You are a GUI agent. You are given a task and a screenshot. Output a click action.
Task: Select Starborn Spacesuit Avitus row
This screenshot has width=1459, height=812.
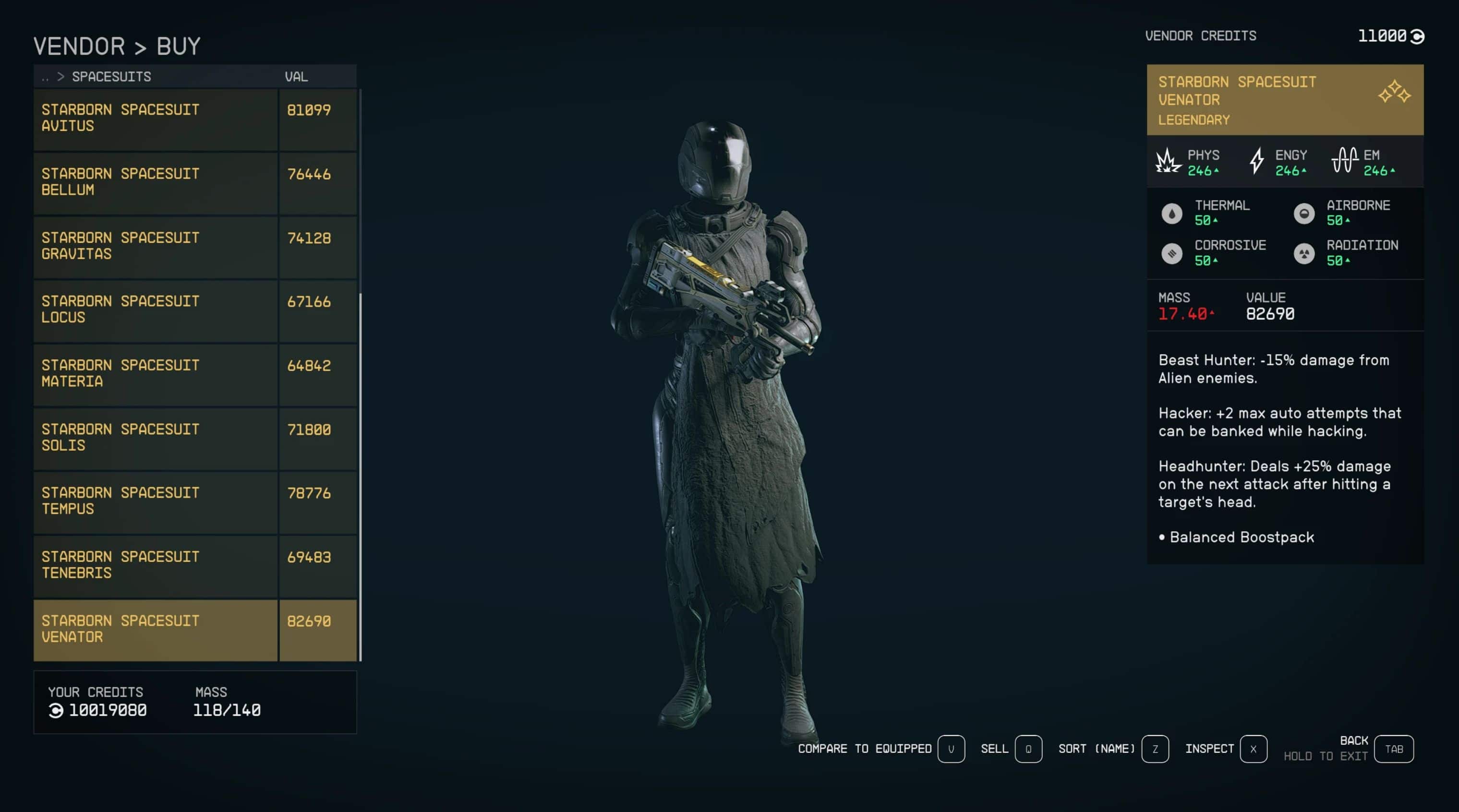156,119
